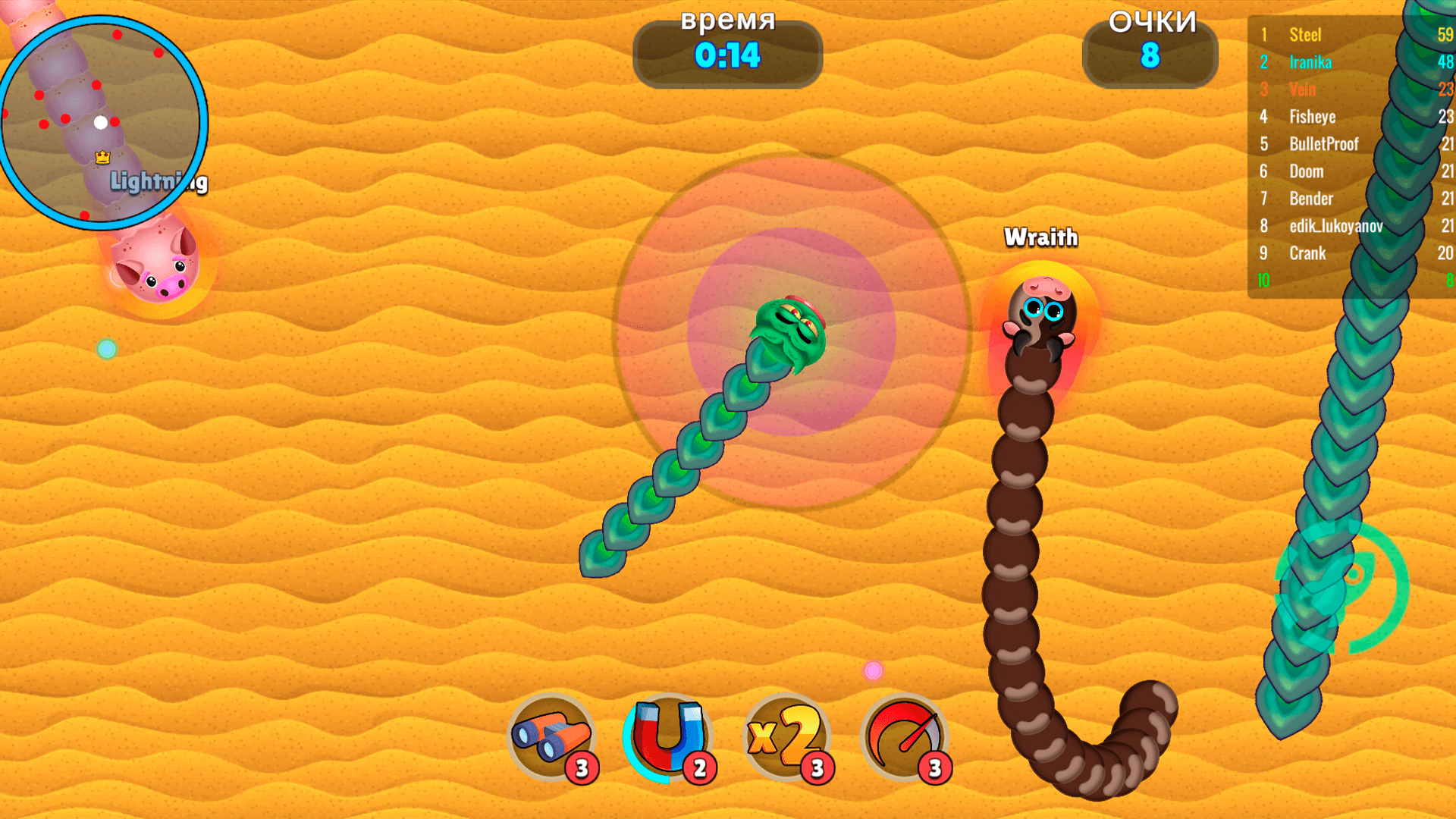
Task: Click the magnet count badge showing 2
Action: point(699,767)
